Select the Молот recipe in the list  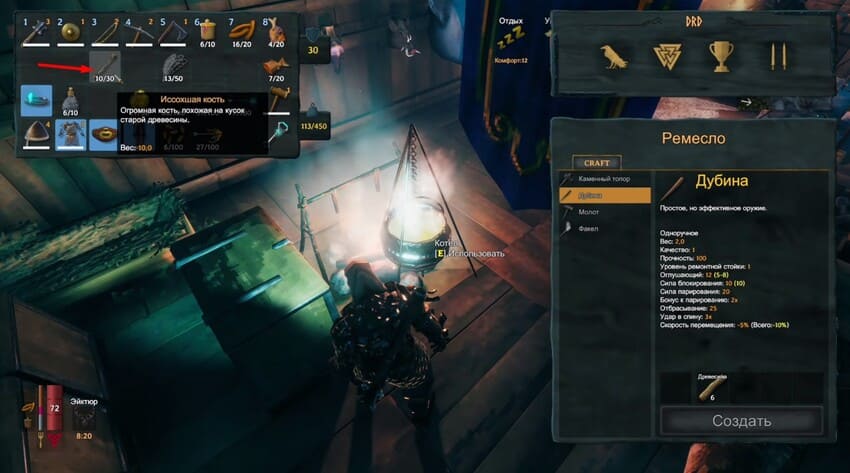tap(606, 211)
